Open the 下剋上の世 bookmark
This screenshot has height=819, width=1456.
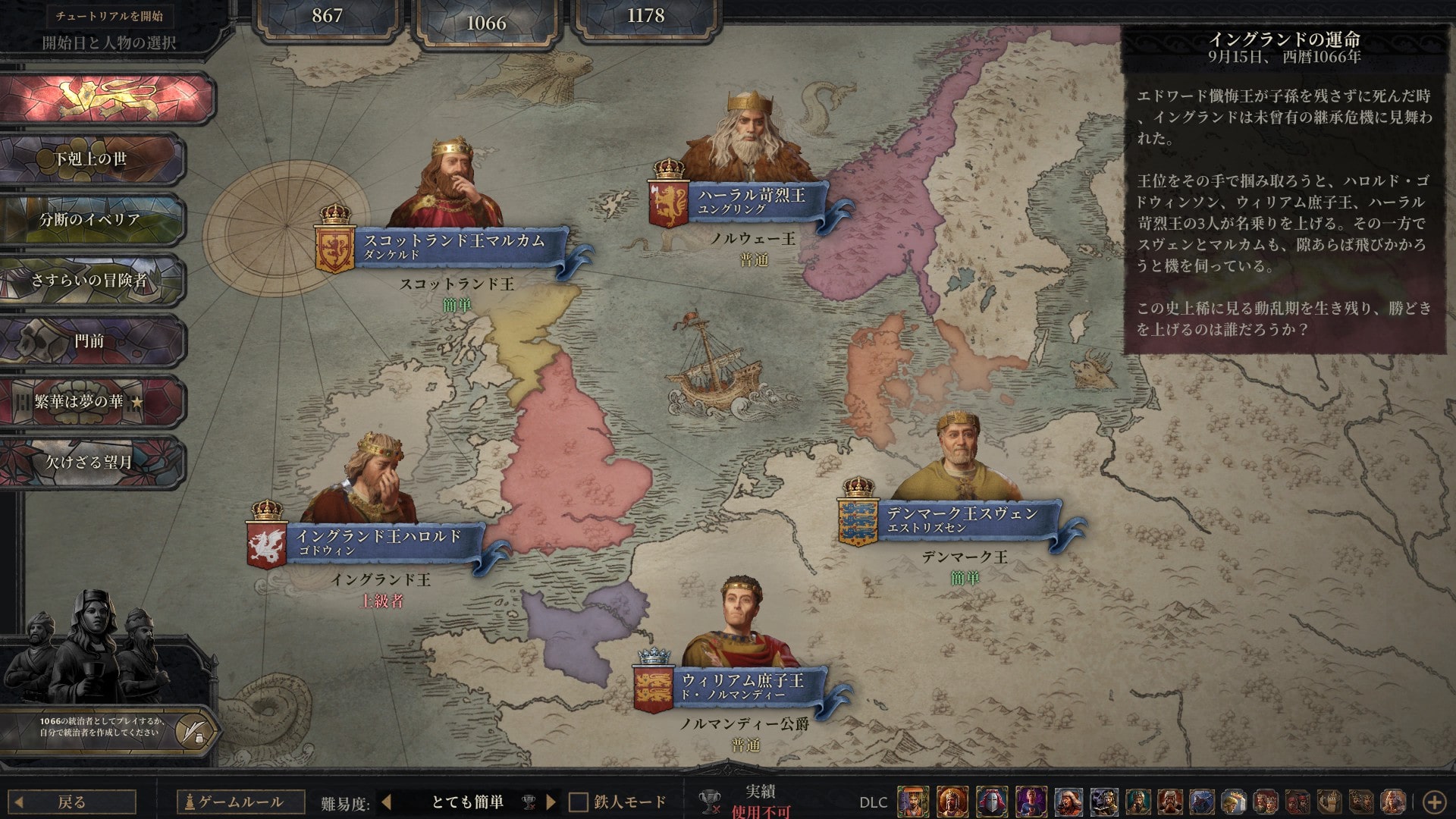pos(91,159)
